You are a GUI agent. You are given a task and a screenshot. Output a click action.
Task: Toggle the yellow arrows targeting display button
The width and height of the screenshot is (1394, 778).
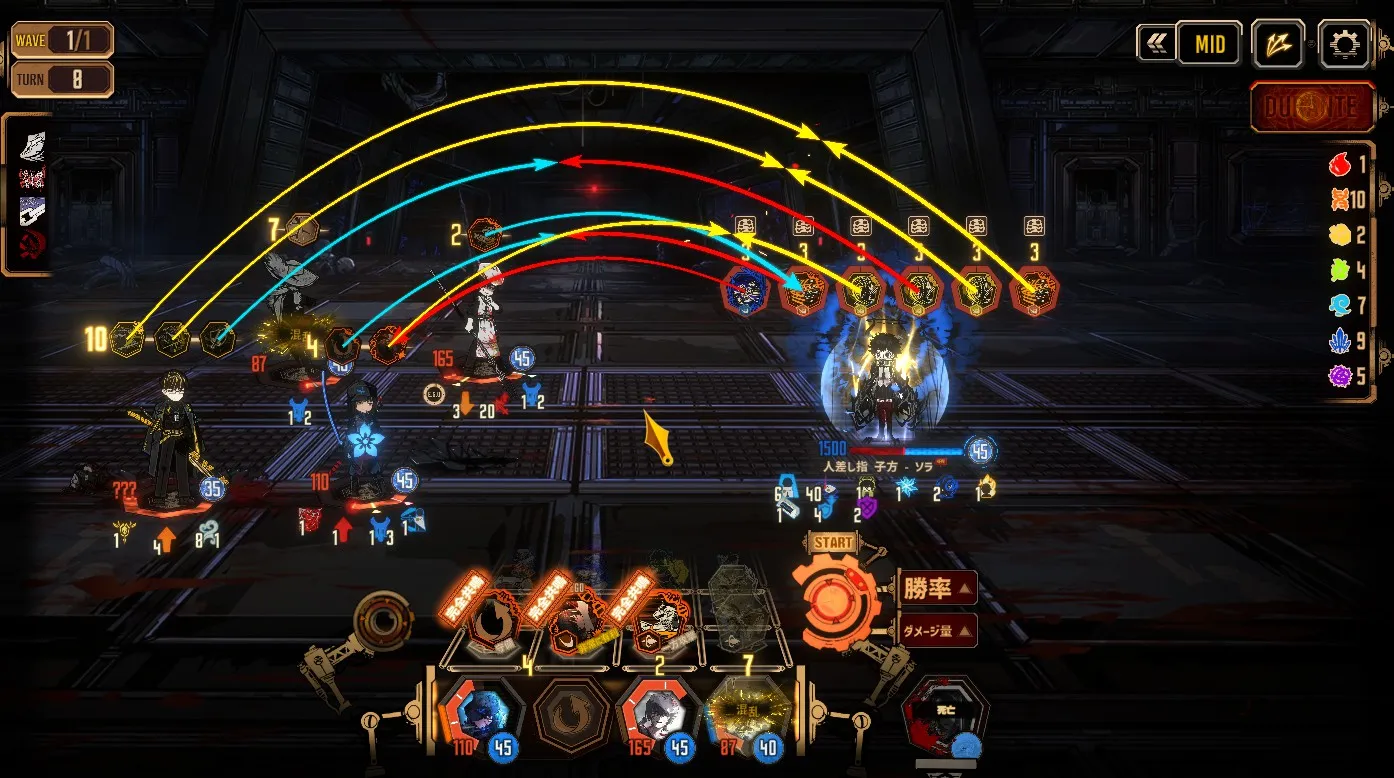1279,43
